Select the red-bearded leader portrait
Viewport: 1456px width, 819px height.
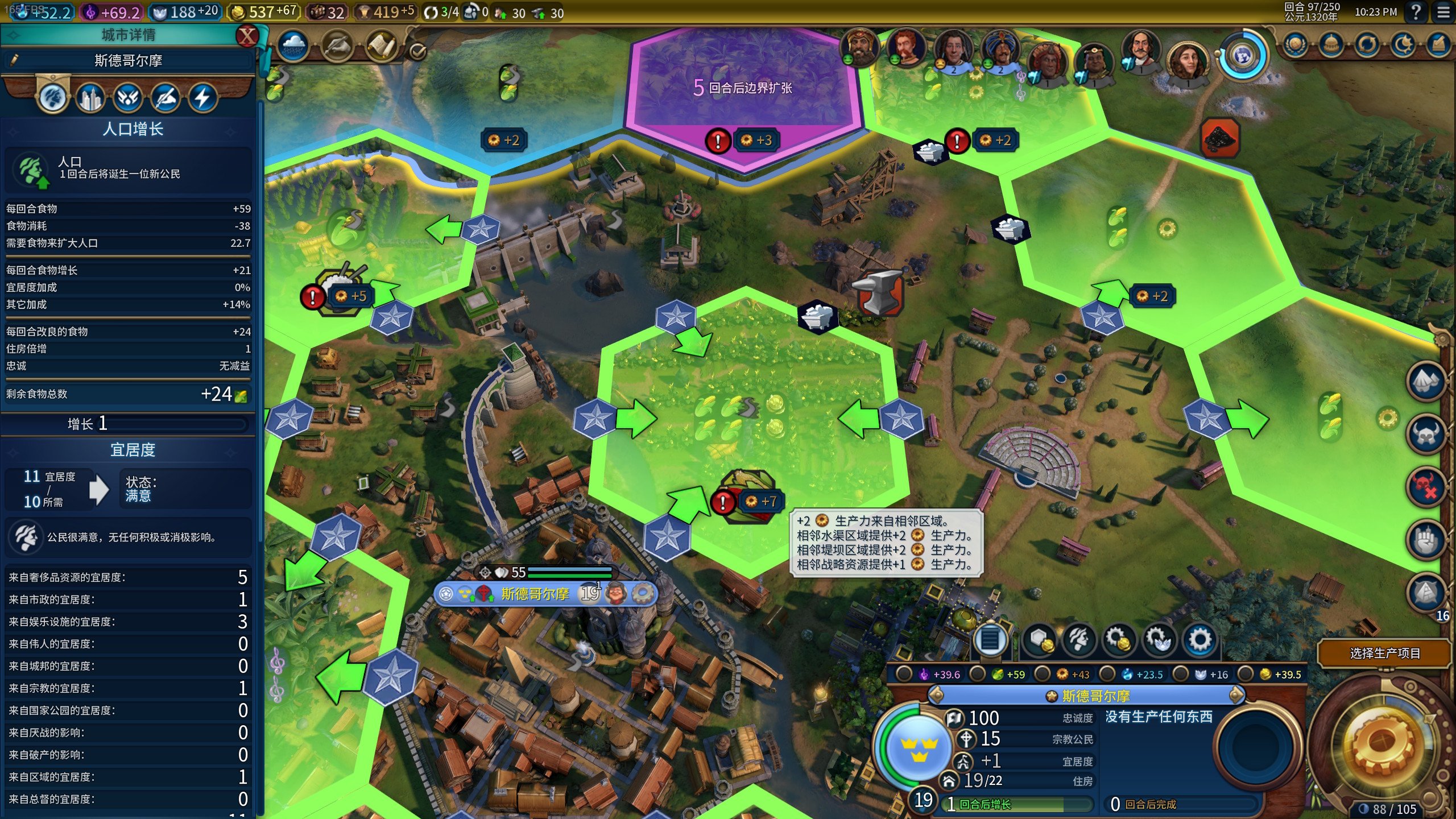(905, 47)
